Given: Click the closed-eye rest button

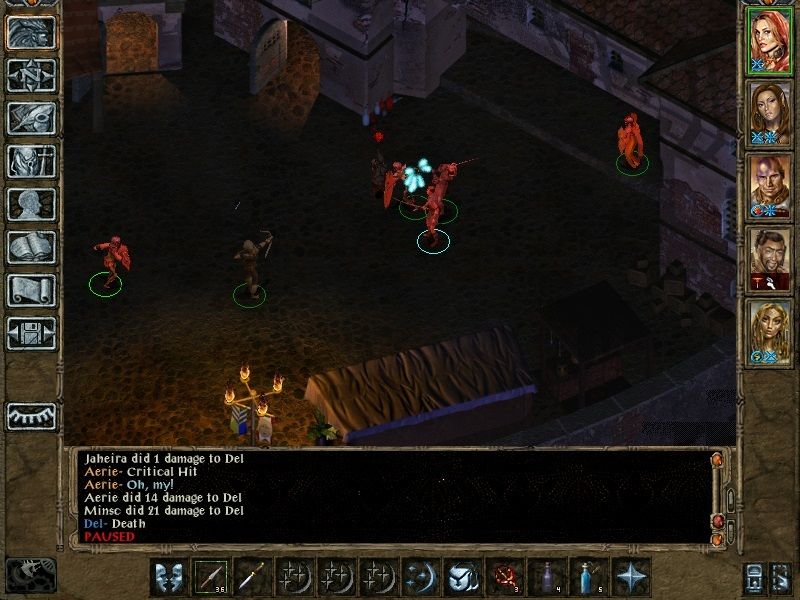Looking at the screenshot, I should (x=31, y=415).
